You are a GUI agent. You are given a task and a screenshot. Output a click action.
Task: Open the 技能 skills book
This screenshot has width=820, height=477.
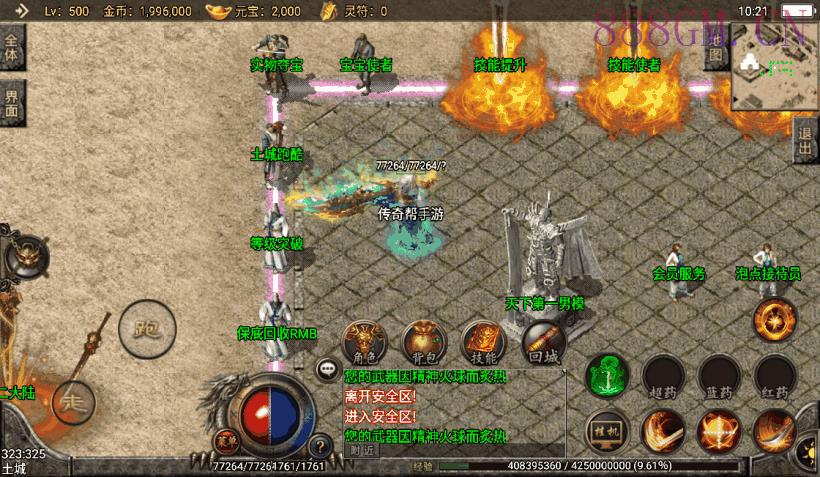[x=482, y=342]
